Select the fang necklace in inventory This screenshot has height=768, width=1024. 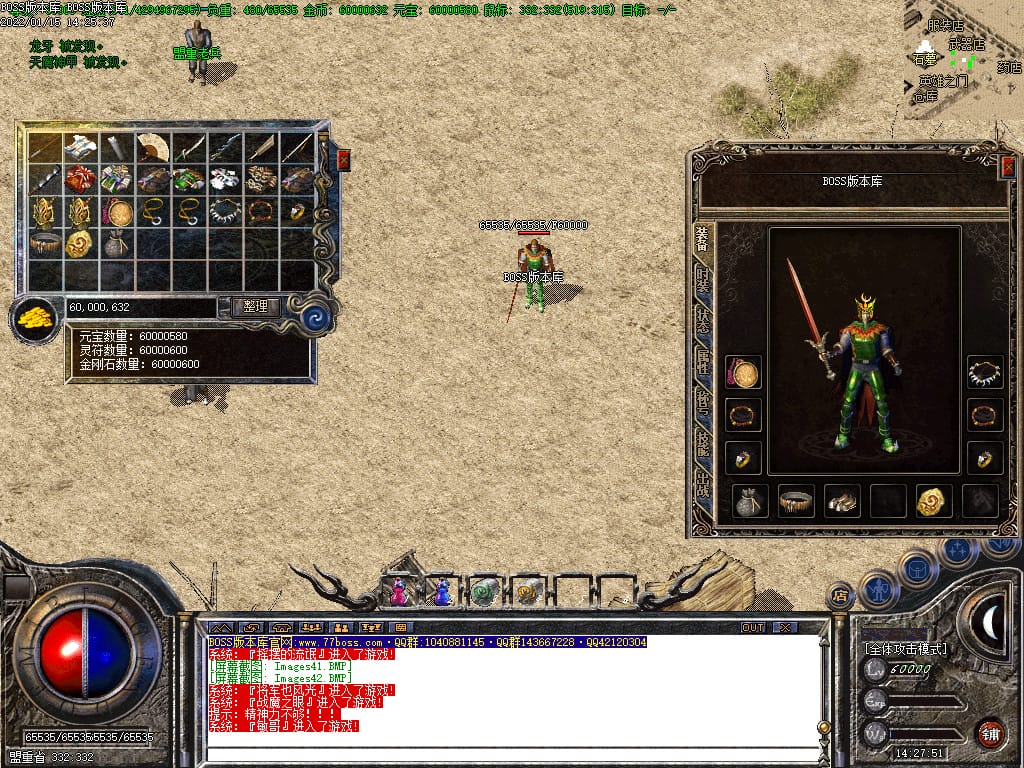click(x=225, y=211)
